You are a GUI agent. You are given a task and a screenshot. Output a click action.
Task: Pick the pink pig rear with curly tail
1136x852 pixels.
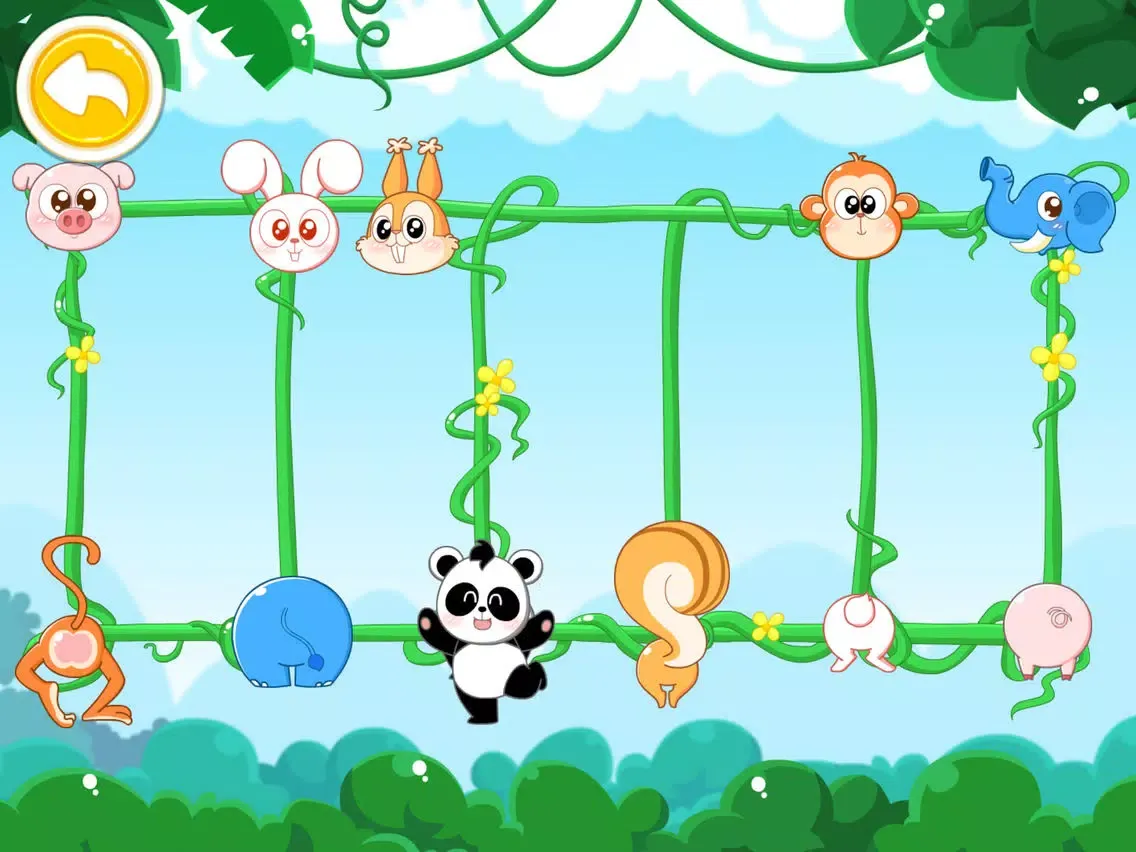coord(1047,628)
